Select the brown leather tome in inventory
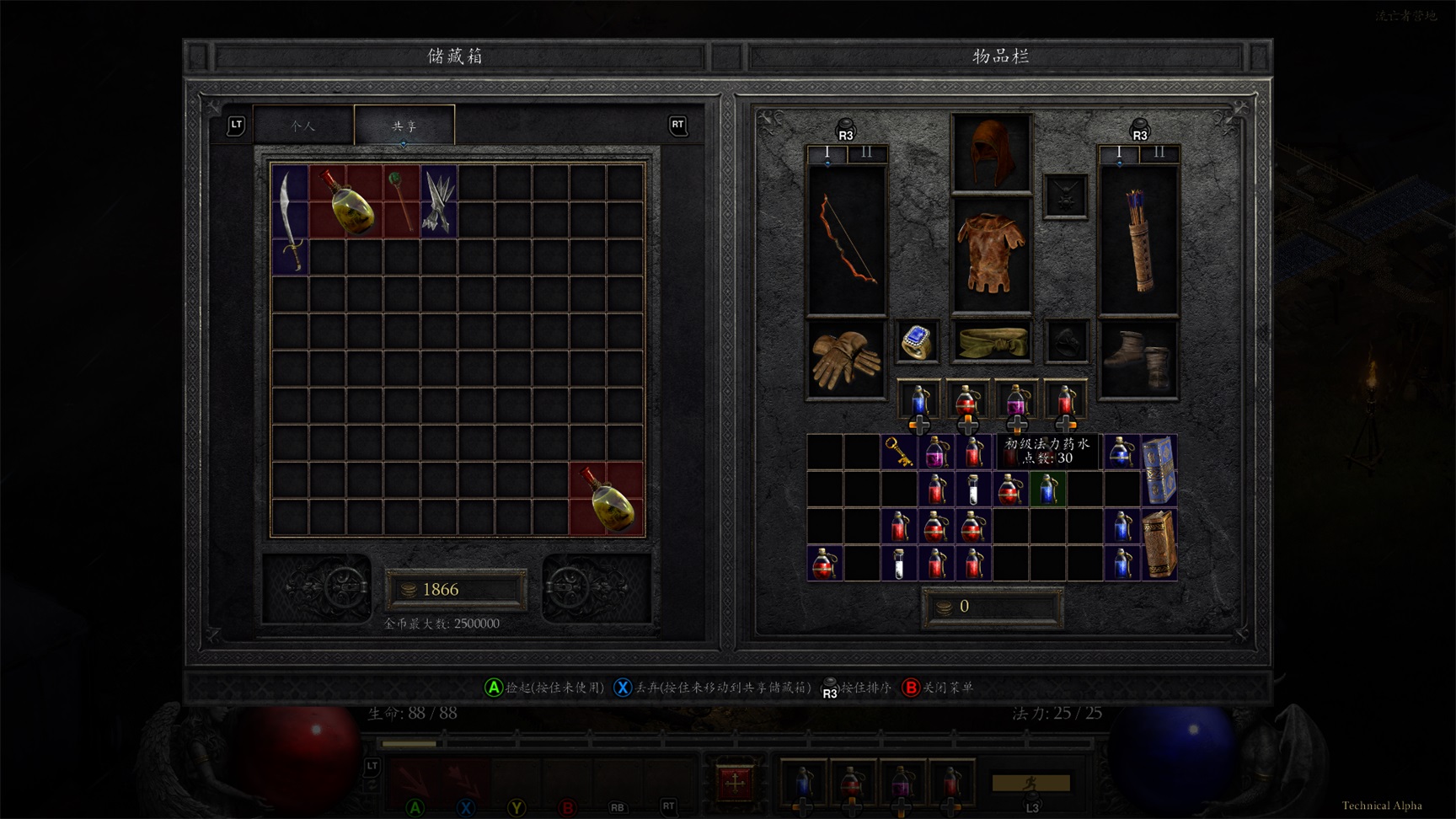 tap(1159, 544)
